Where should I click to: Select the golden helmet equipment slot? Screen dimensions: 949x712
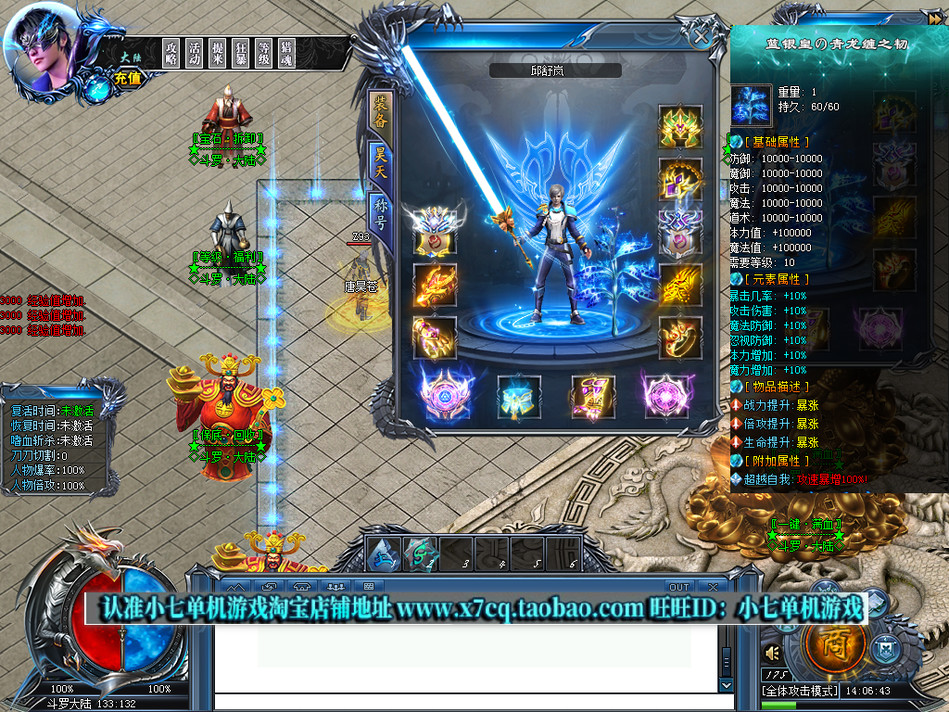point(680,127)
